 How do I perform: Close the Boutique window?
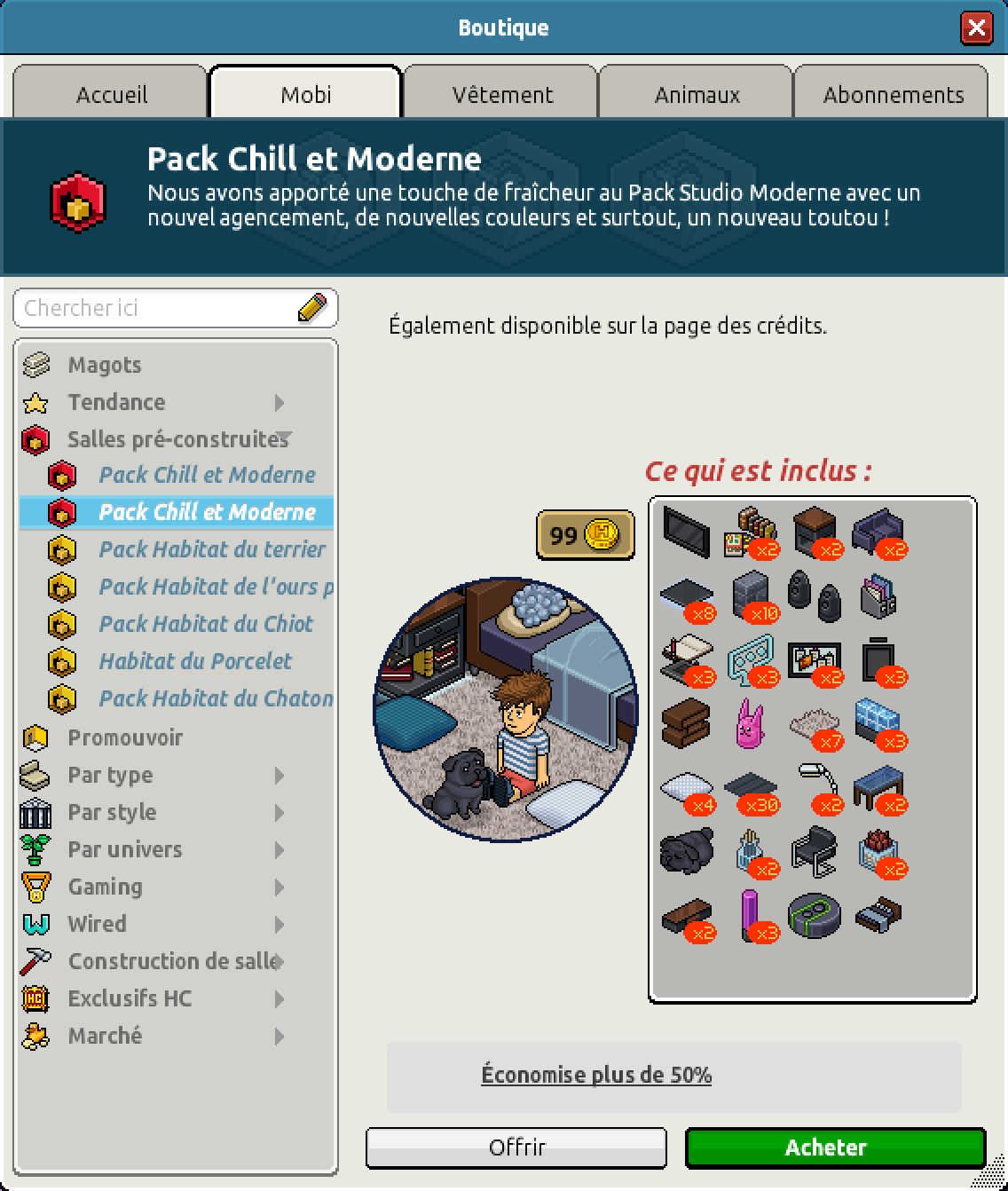976,28
